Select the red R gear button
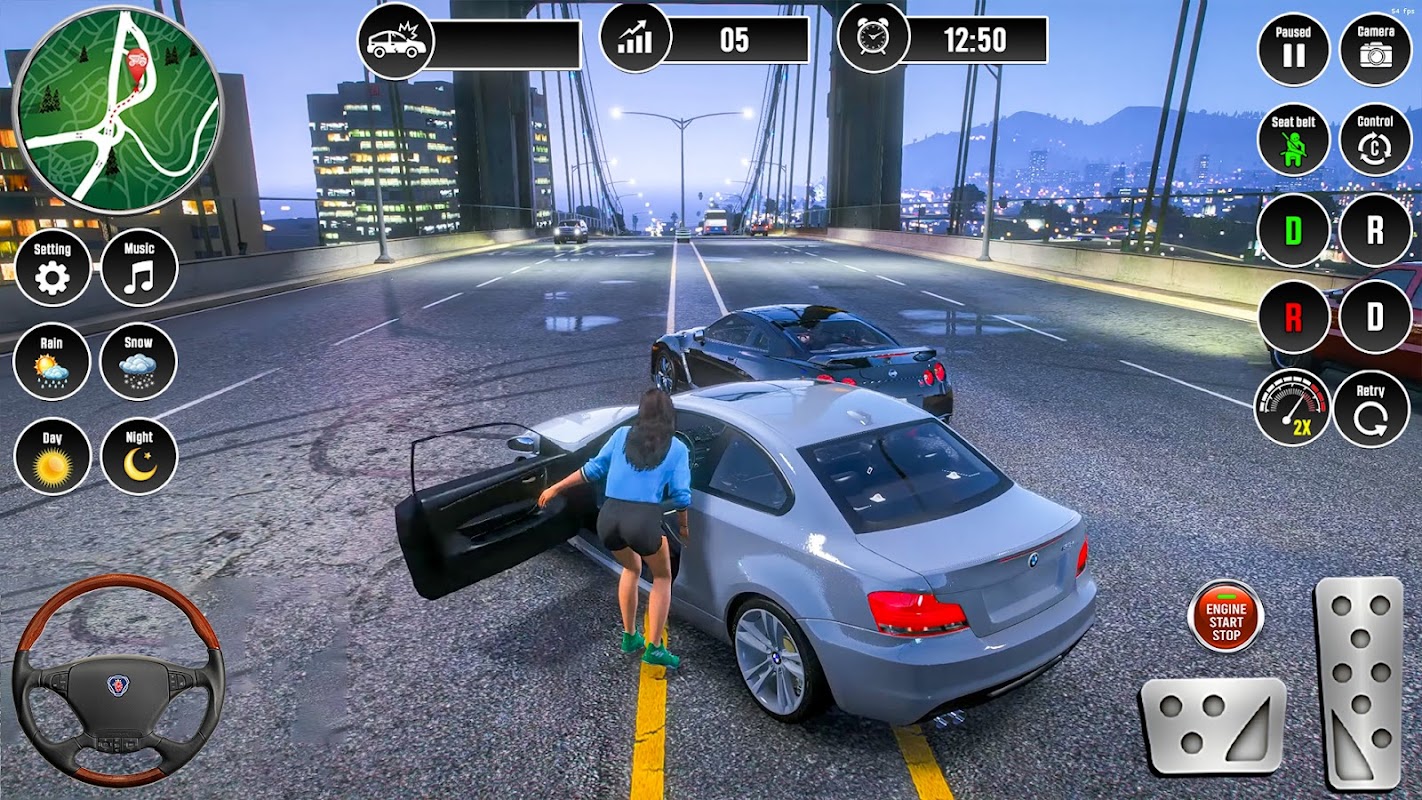The height and width of the screenshot is (800, 1422). point(1293,318)
